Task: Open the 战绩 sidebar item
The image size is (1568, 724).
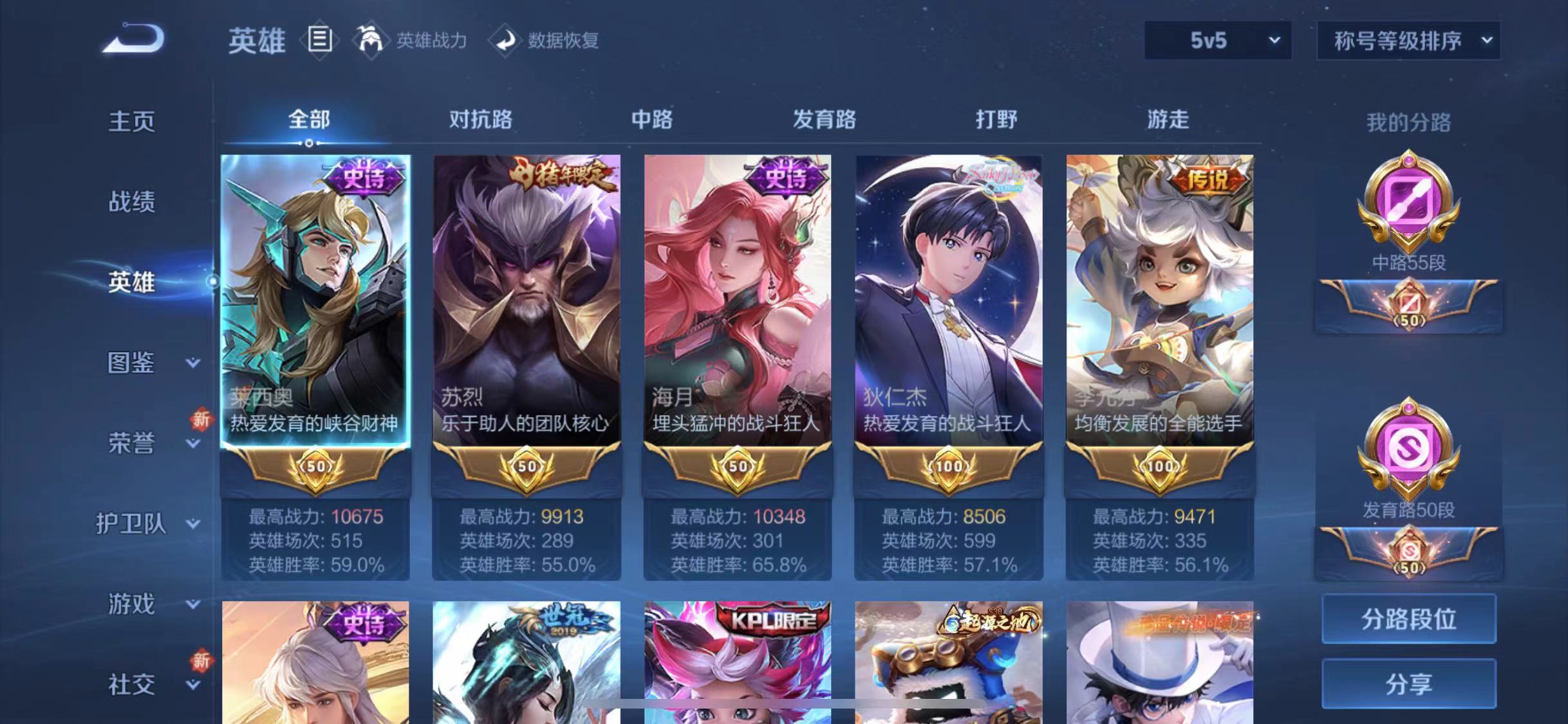Action: coord(132,201)
